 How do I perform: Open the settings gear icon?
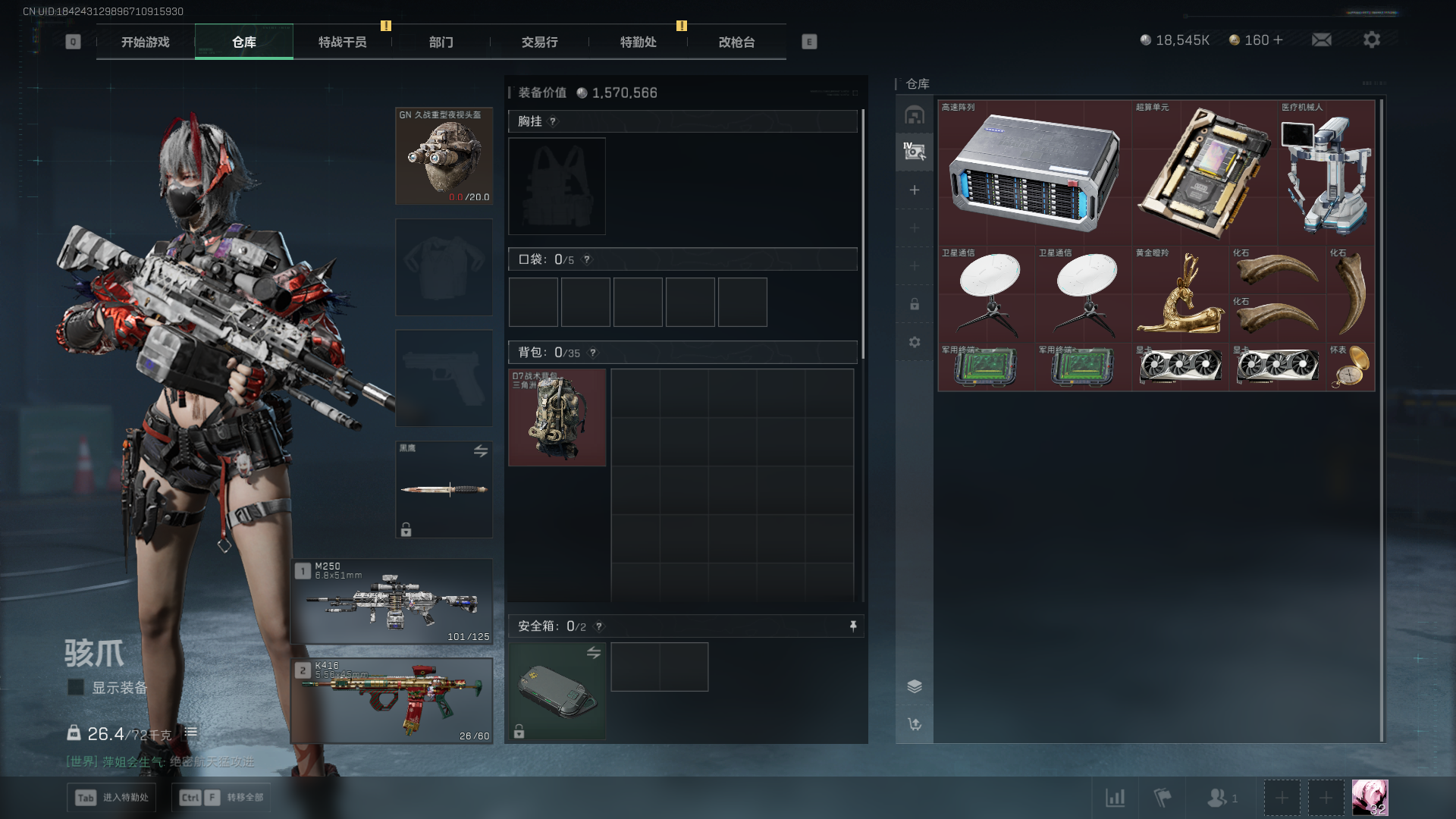coord(1371,40)
